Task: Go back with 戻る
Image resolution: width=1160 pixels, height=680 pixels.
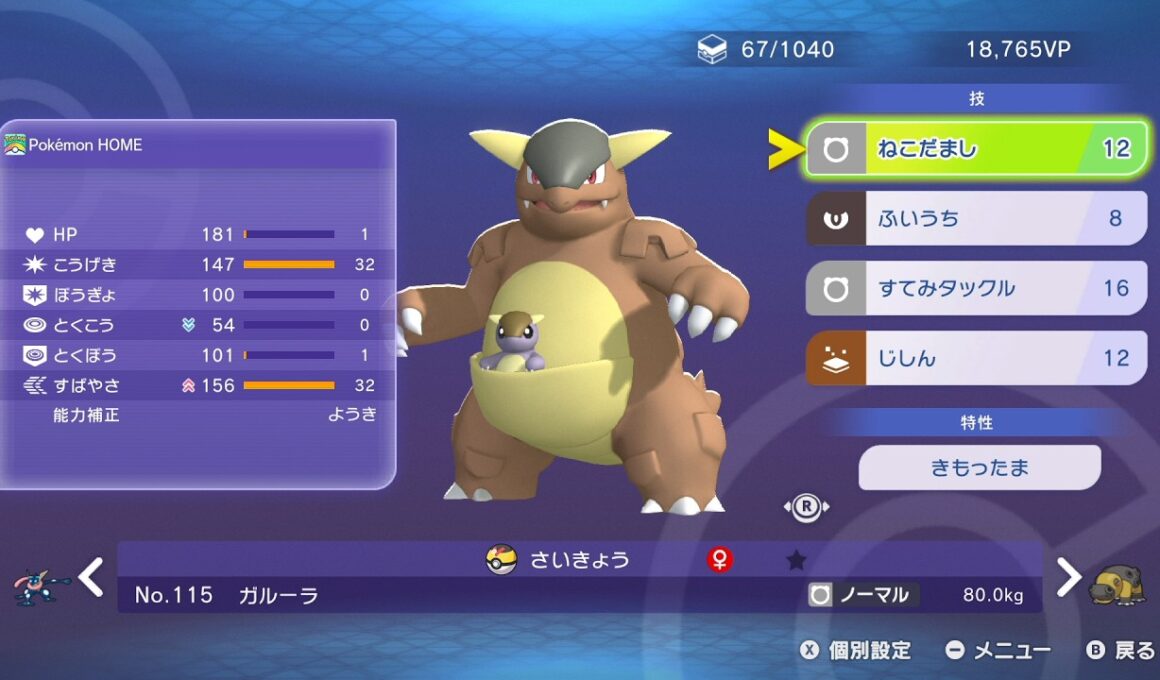Action: (1121, 651)
